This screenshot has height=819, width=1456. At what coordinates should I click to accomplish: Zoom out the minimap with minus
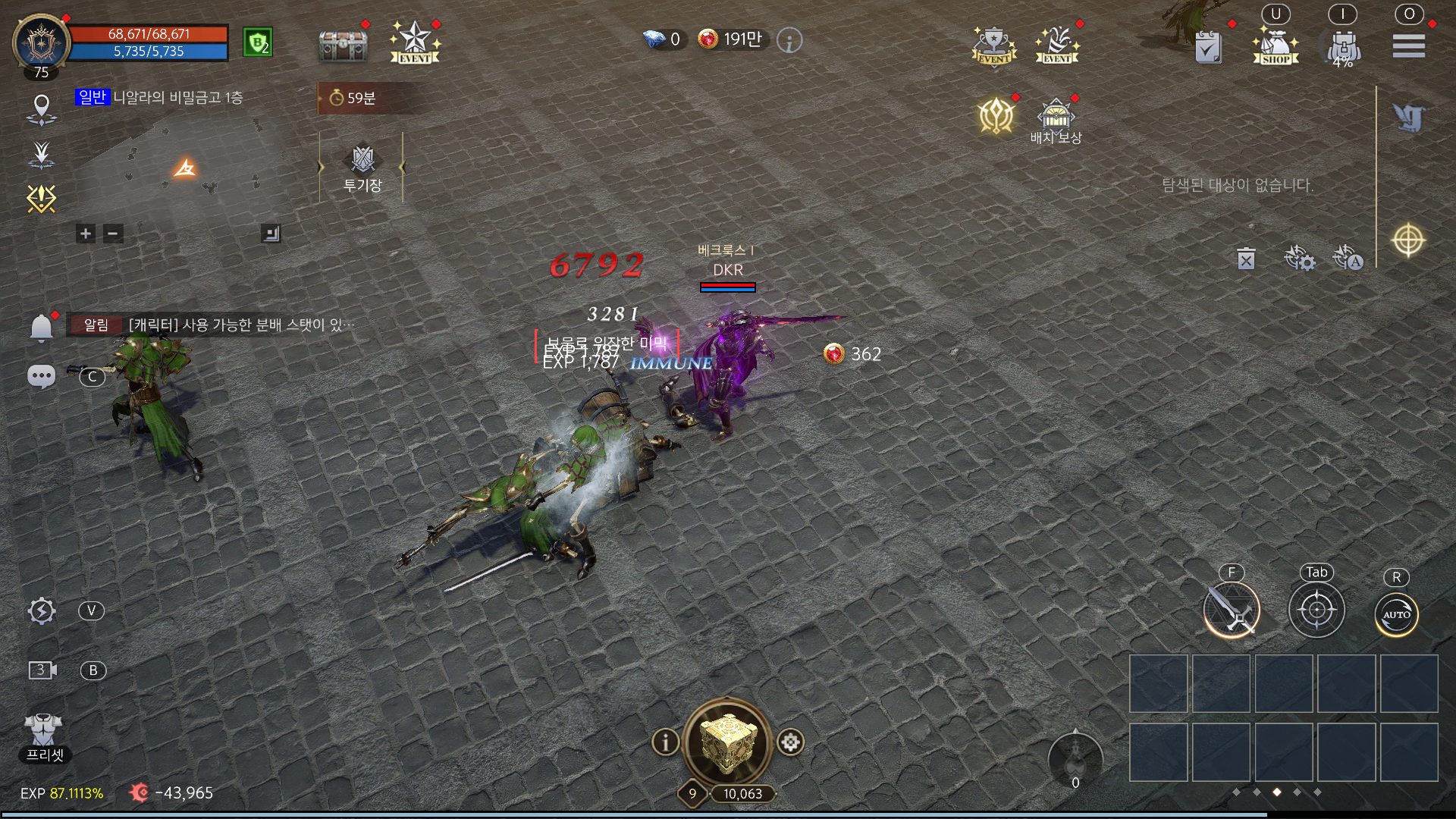click(x=113, y=234)
